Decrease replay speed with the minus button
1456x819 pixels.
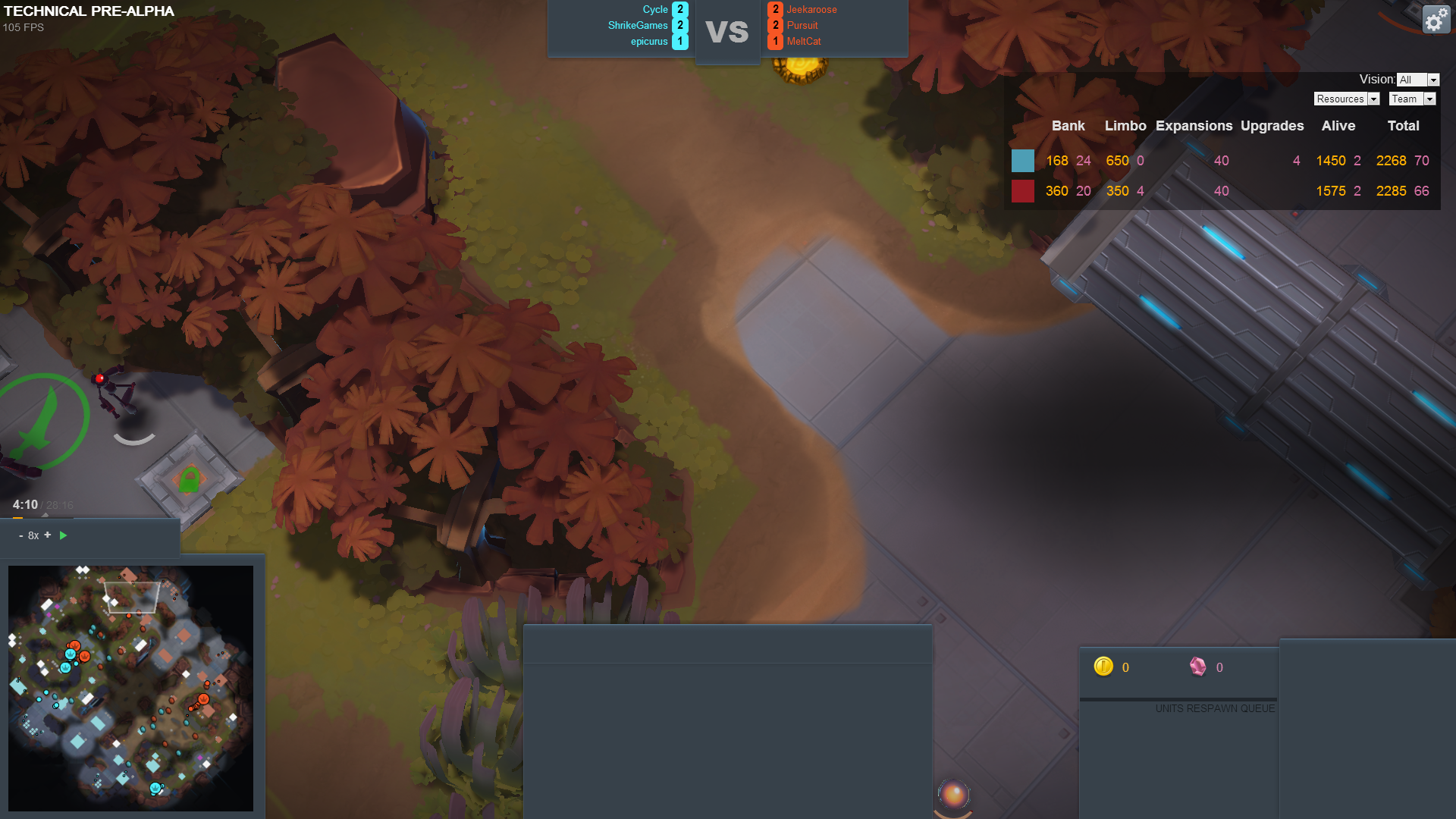20,536
